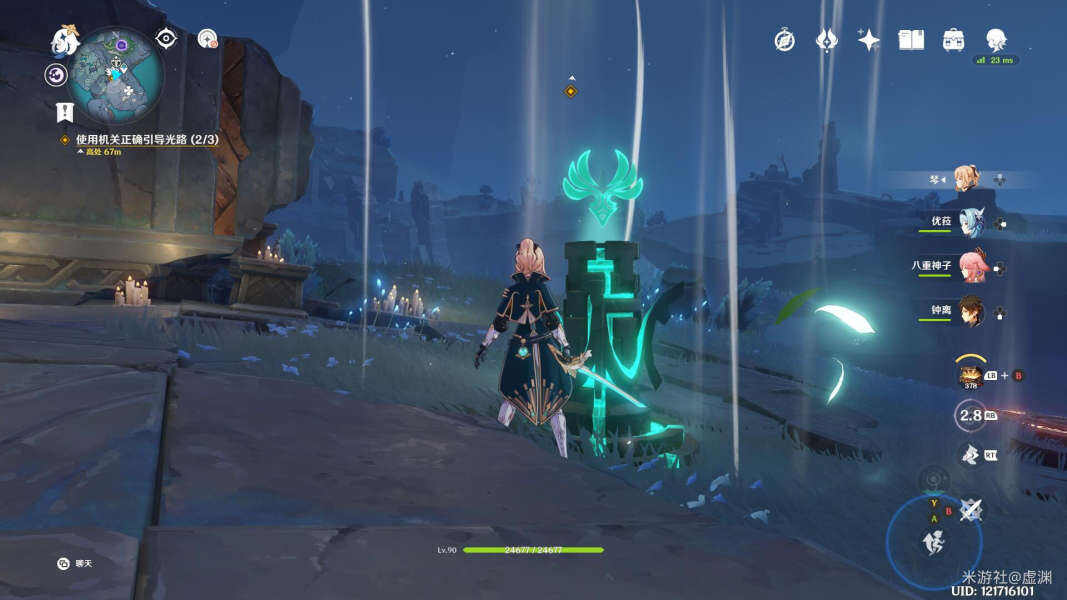1067x600 pixels.
Task: Switch to party member 优菈
Action: (x=971, y=222)
